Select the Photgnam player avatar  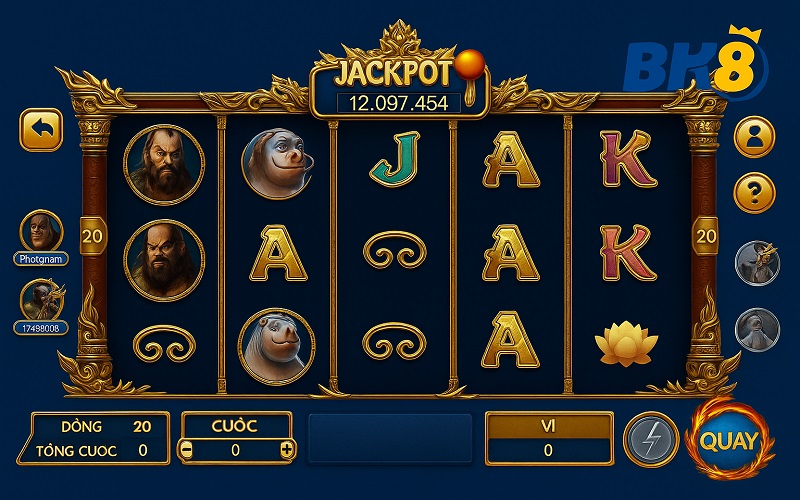point(41,231)
